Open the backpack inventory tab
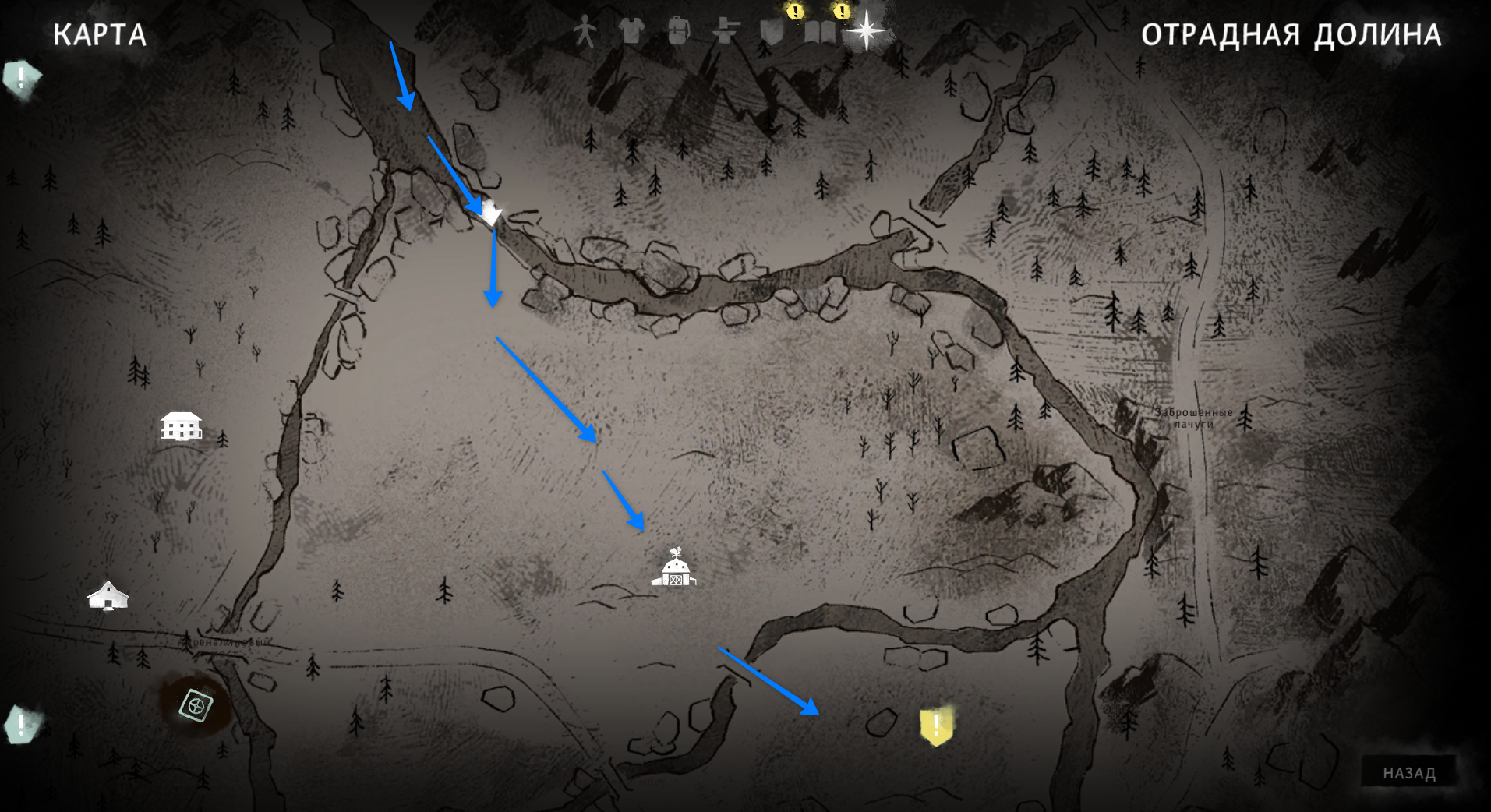The height and width of the screenshot is (812, 1491). (x=679, y=32)
